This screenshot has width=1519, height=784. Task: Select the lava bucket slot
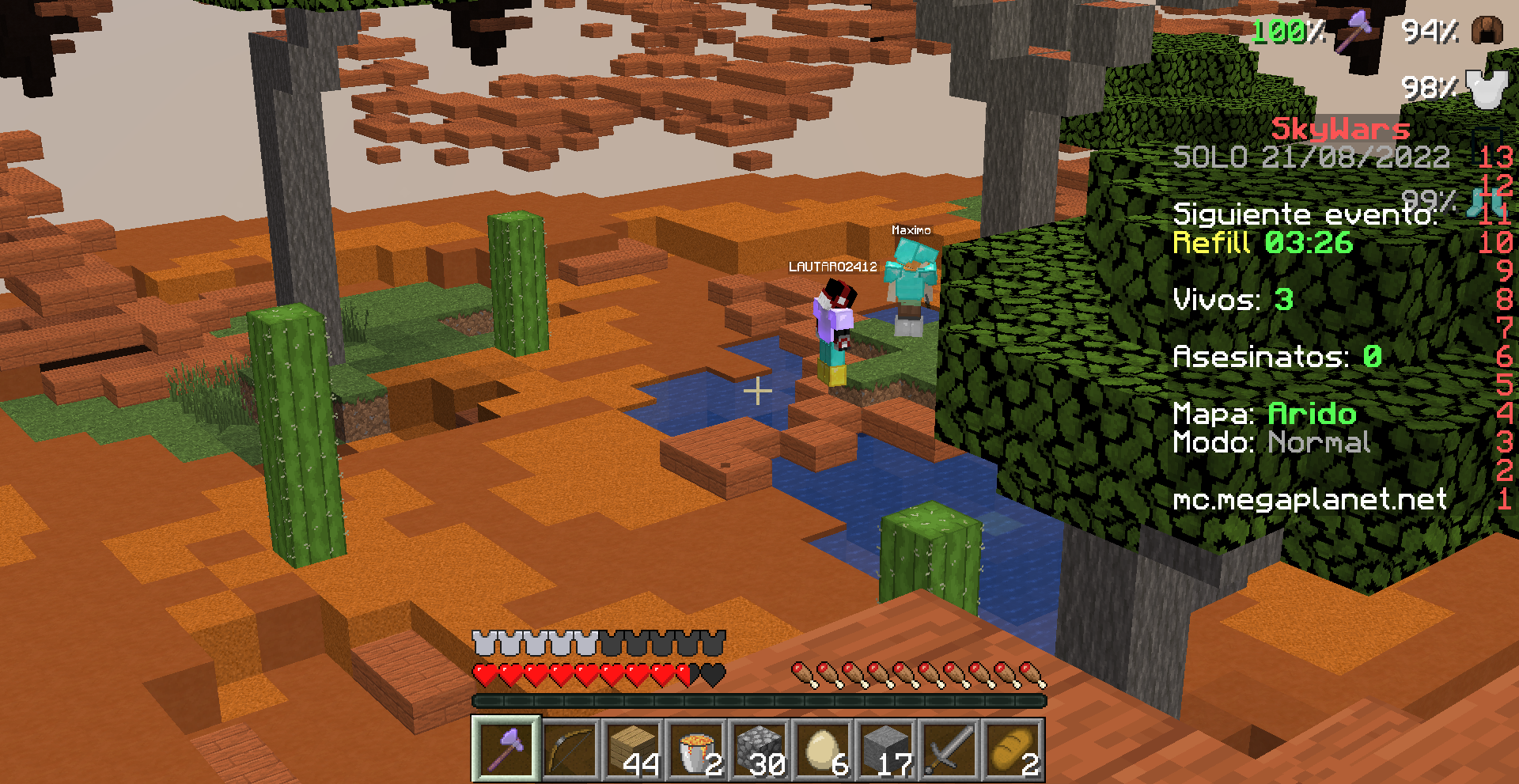tap(696, 749)
